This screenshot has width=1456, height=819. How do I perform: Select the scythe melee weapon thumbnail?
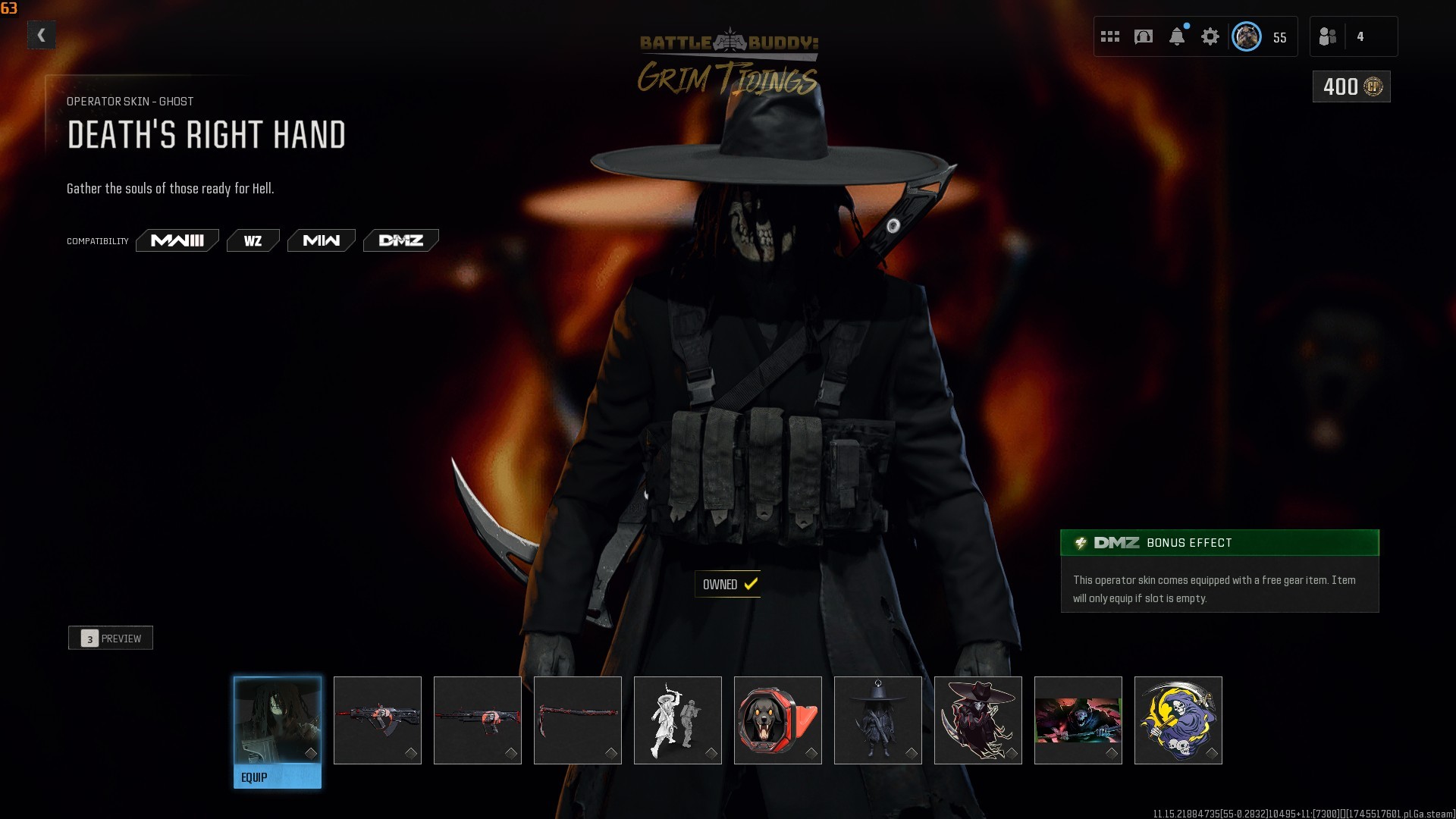(x=578, y=720)
